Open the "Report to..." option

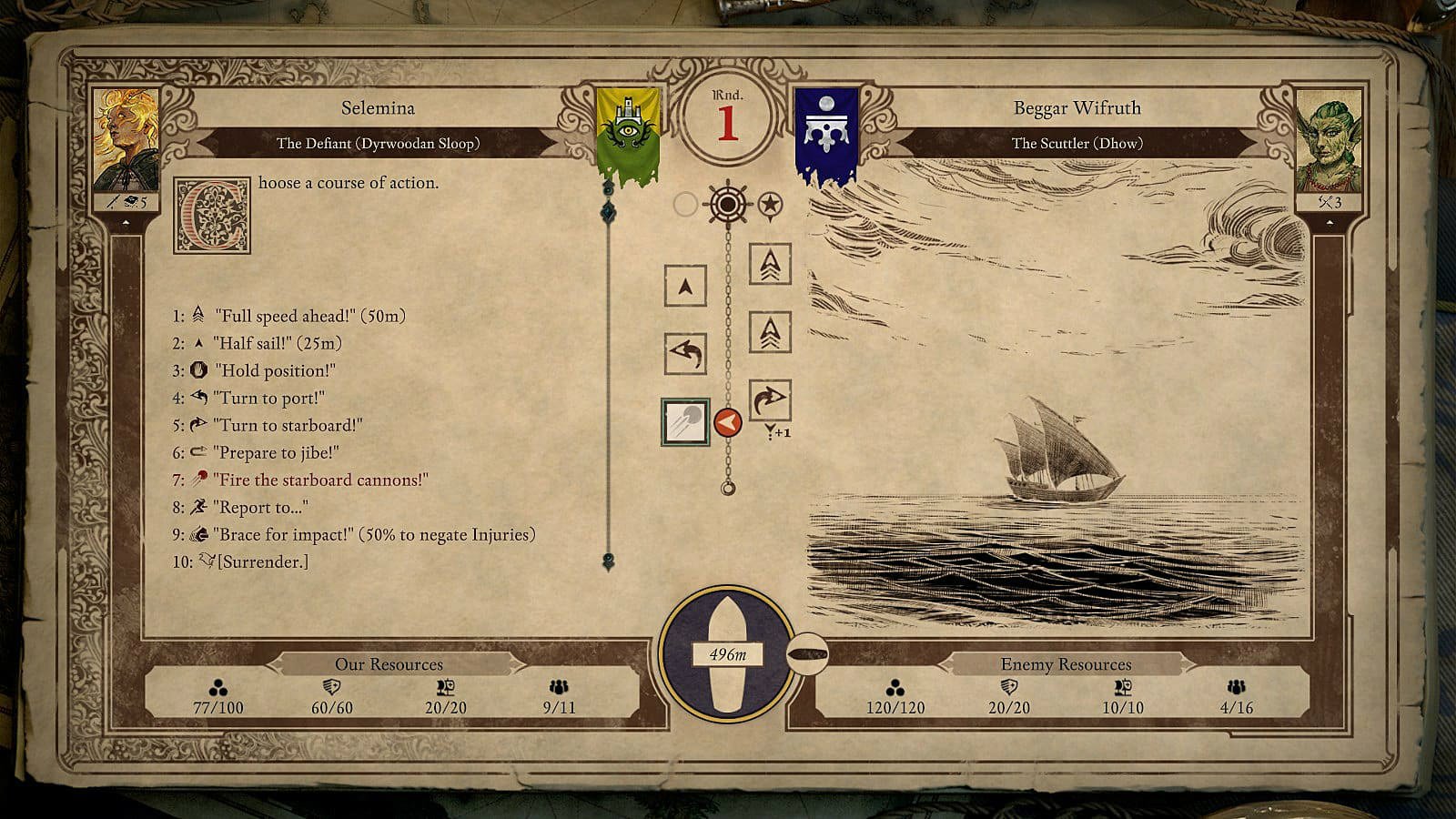click(260, 508)
